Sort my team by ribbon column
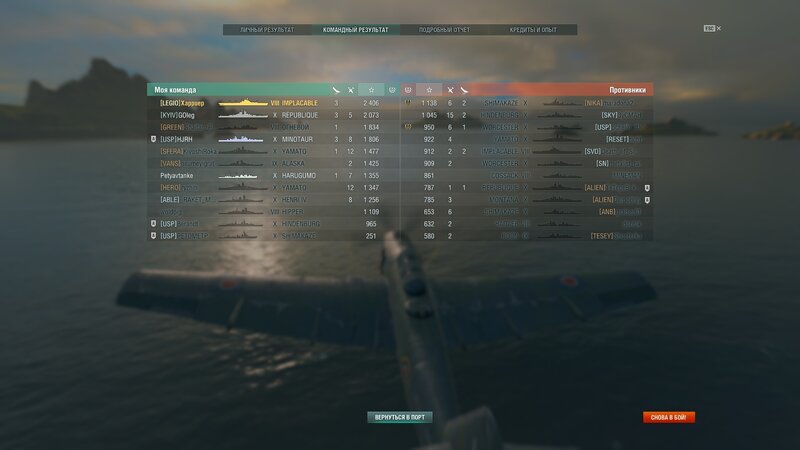Viewport: 800px width, 450px height. (336, 90)
